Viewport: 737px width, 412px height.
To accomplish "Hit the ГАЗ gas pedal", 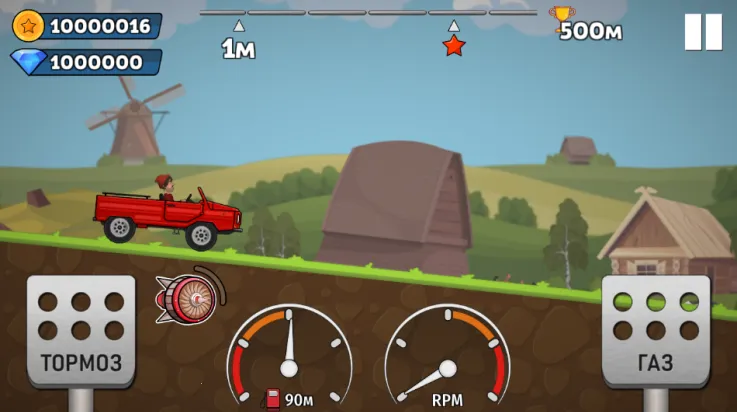I will tap(655, 331).
